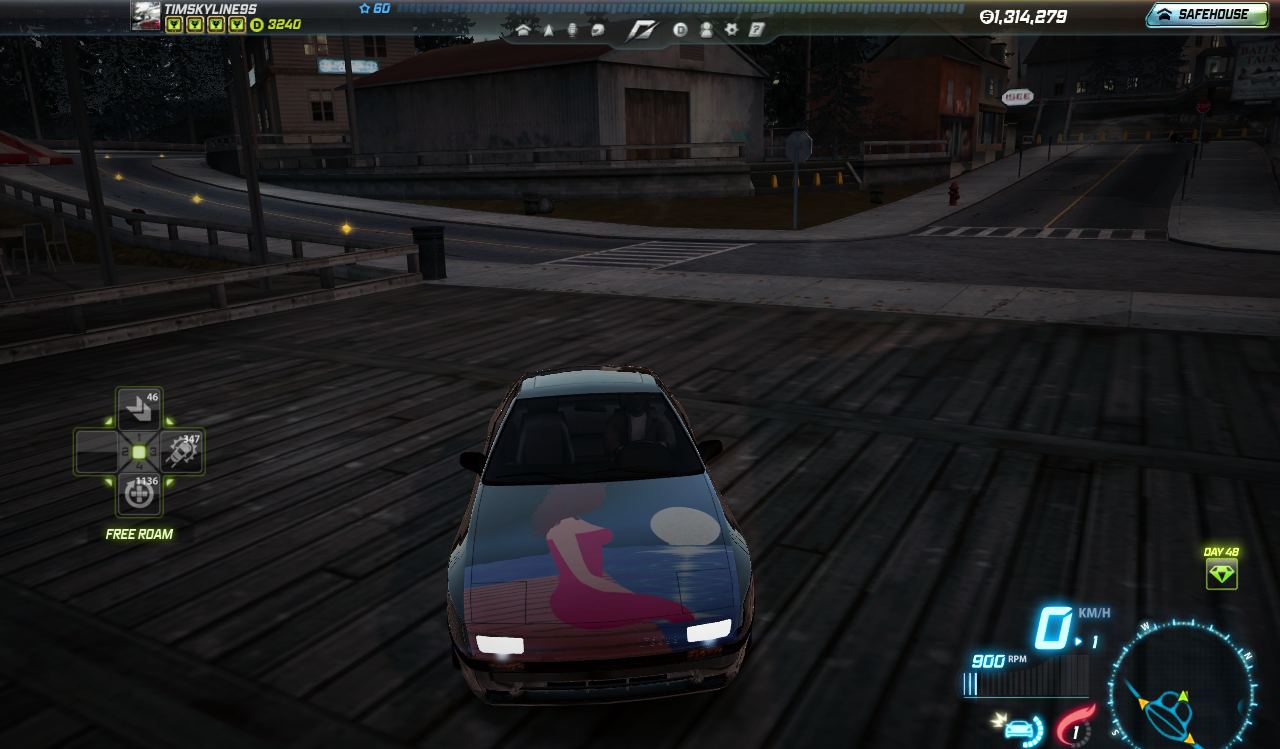Open the racing helmet driver icon

(598, 30)
